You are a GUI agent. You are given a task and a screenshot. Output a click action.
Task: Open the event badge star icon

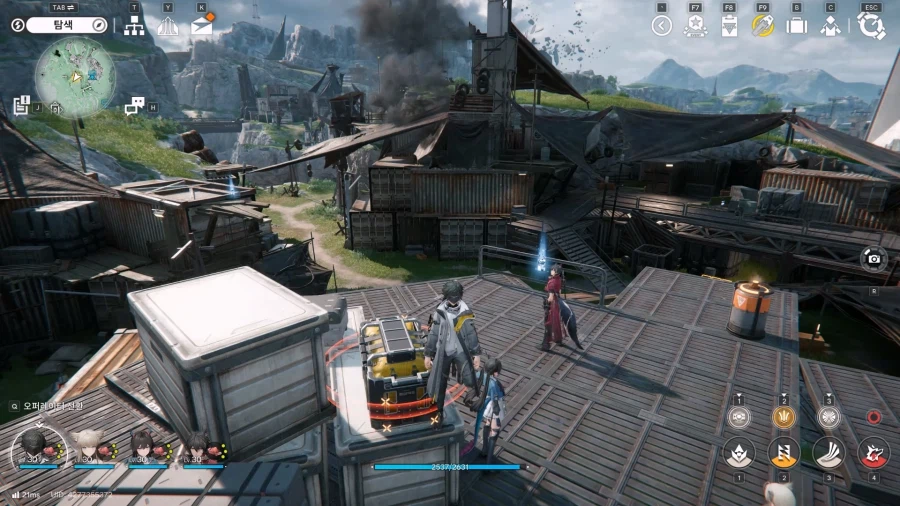pyautogui.click(x=695, y=26)
